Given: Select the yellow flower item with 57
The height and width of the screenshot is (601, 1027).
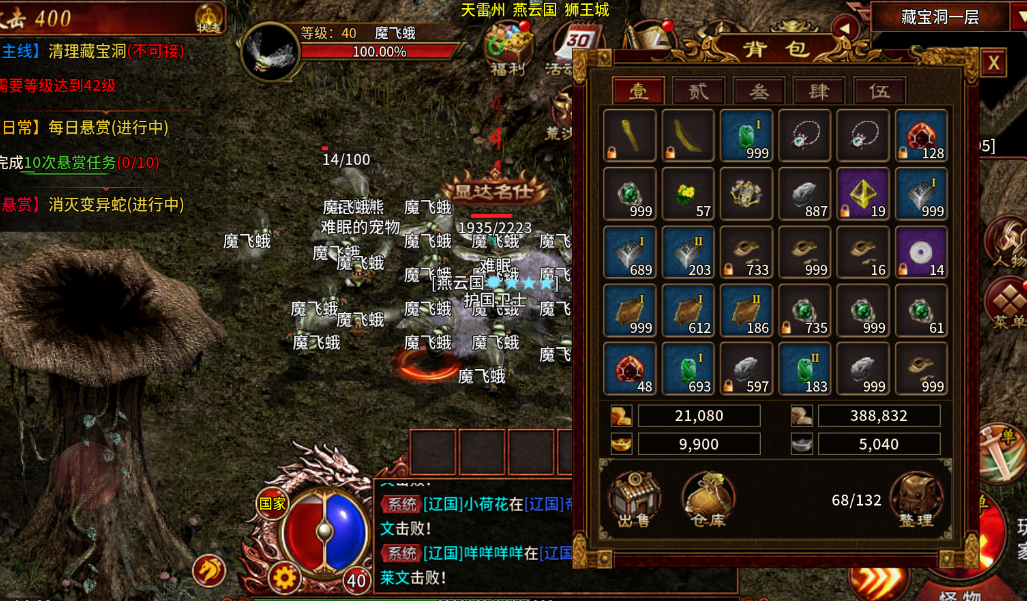Looking at the screenshot, I should [688, 192].
